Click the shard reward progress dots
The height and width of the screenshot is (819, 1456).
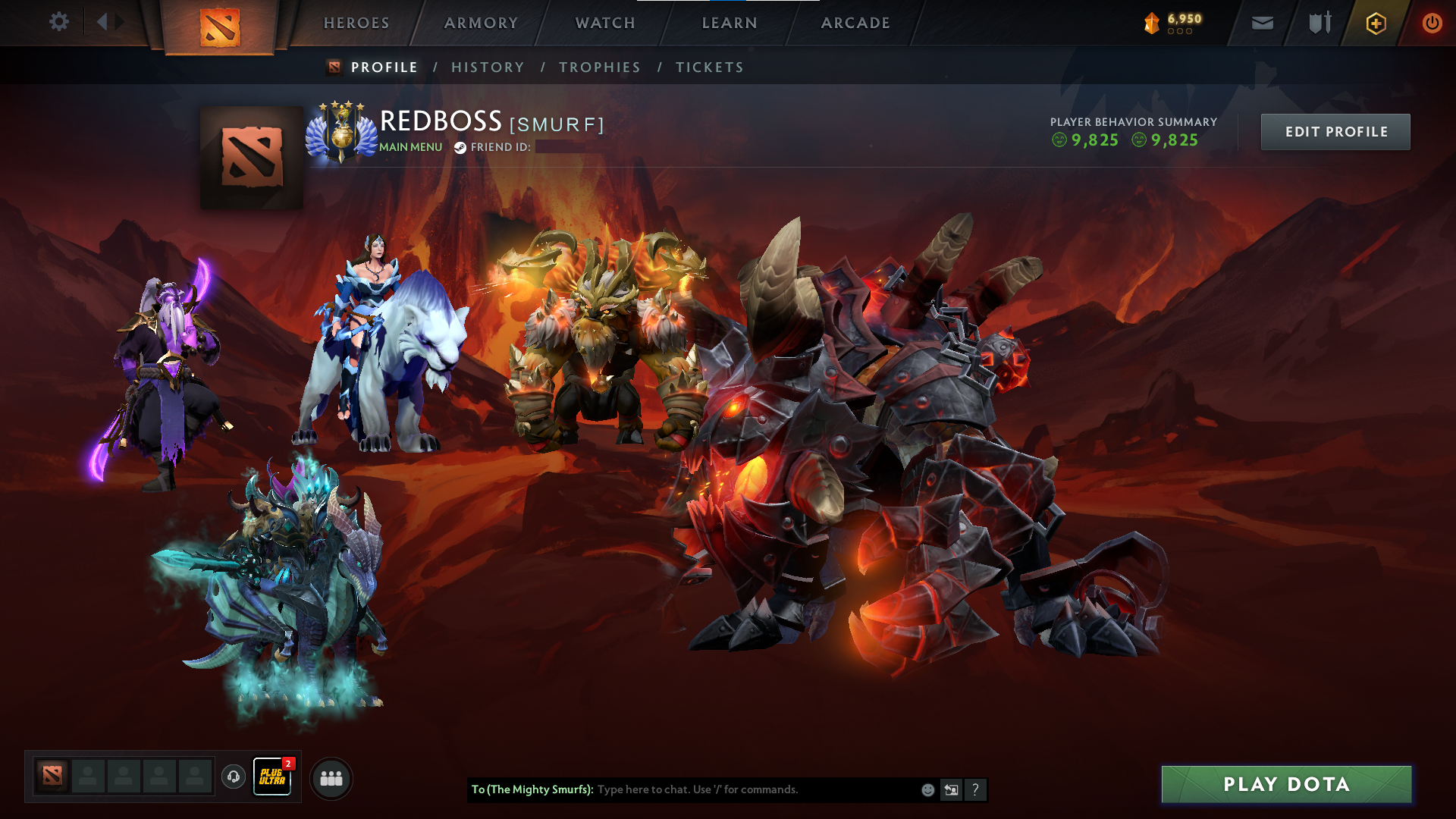pos(1180,32)
